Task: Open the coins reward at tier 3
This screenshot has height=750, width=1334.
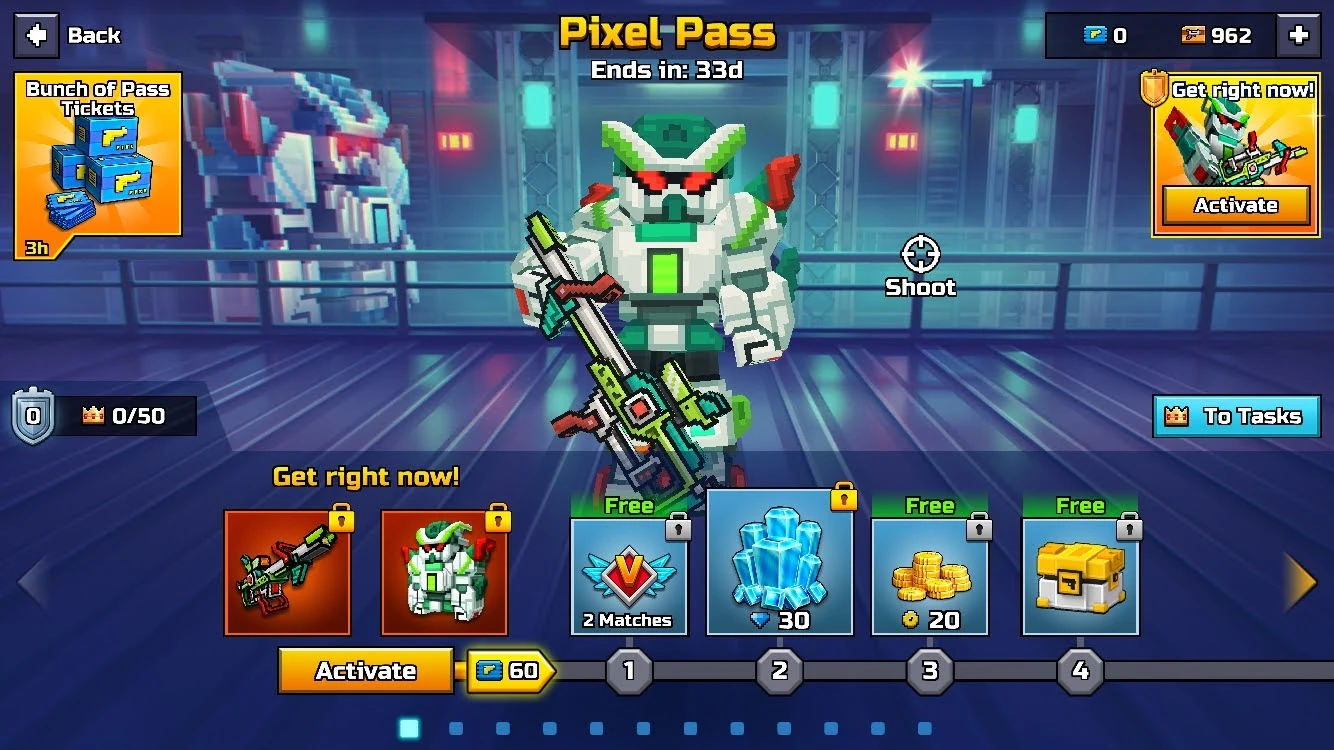Action: point(930,570)
